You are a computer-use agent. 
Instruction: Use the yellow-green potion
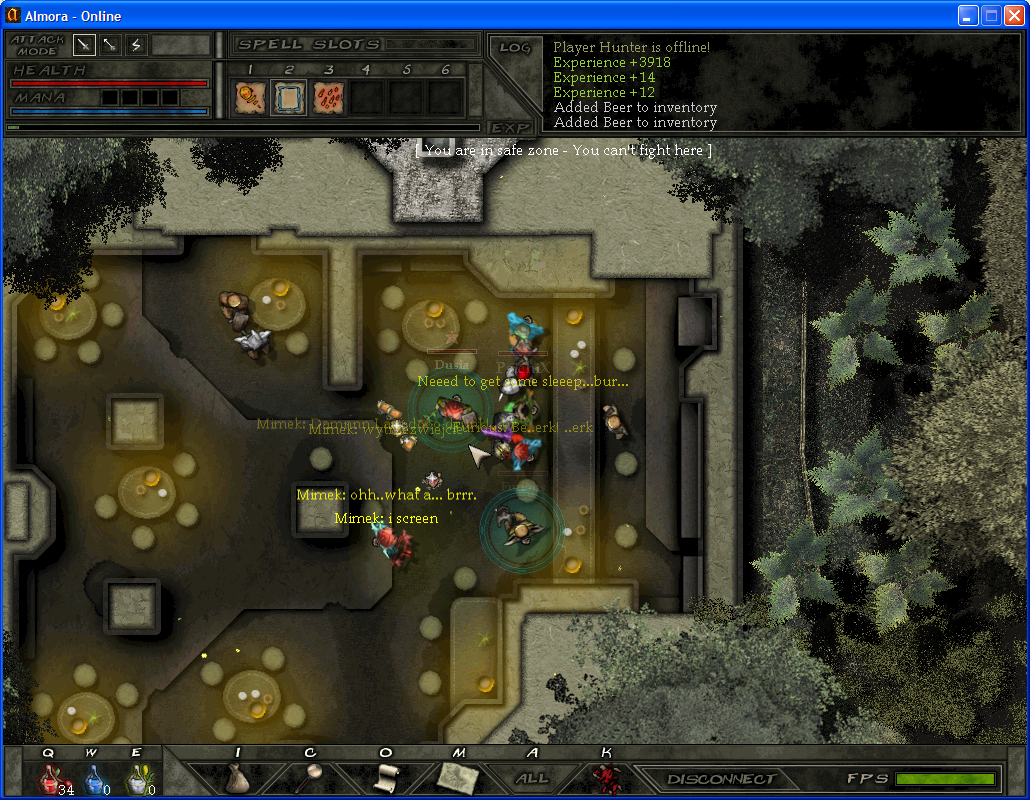pos(137,778)
